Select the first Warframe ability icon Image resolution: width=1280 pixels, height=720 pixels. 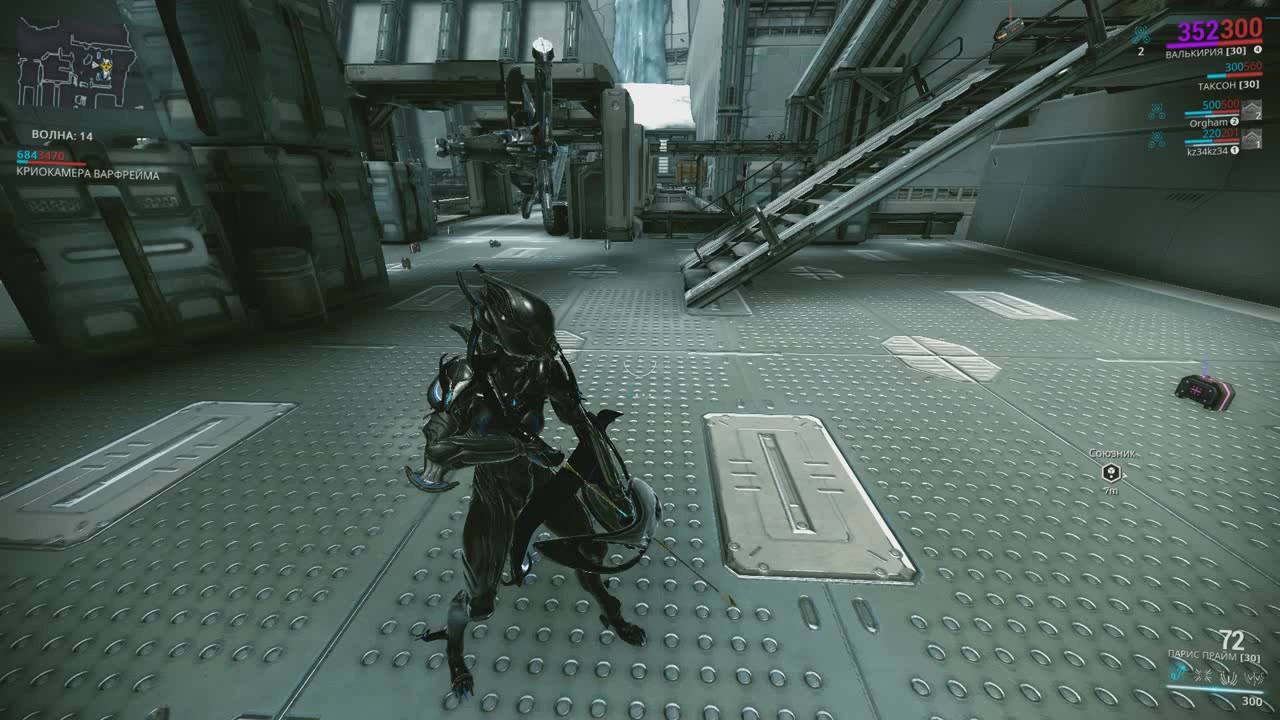point(1178,673)
